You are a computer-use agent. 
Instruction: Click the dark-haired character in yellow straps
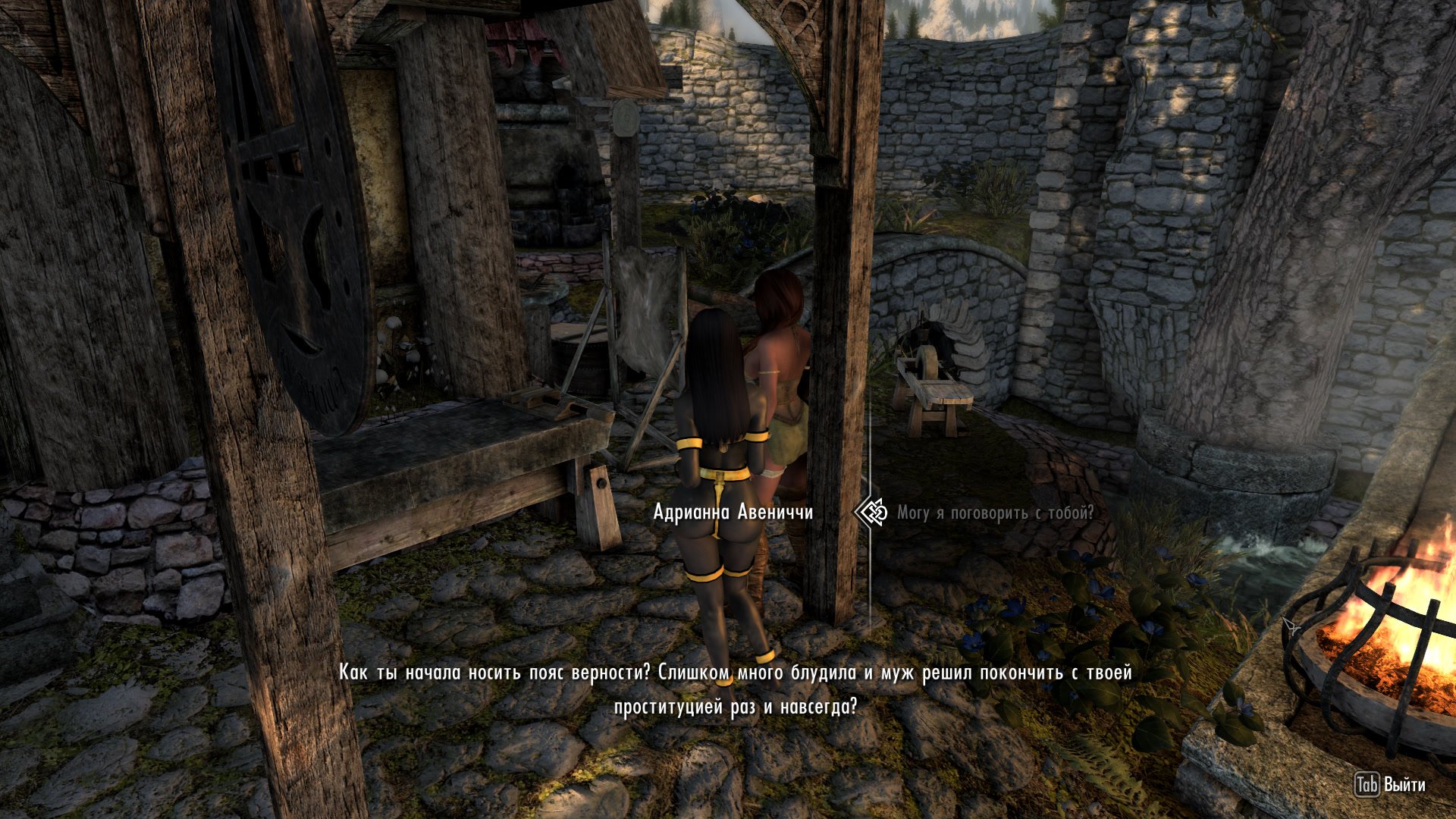717,470
